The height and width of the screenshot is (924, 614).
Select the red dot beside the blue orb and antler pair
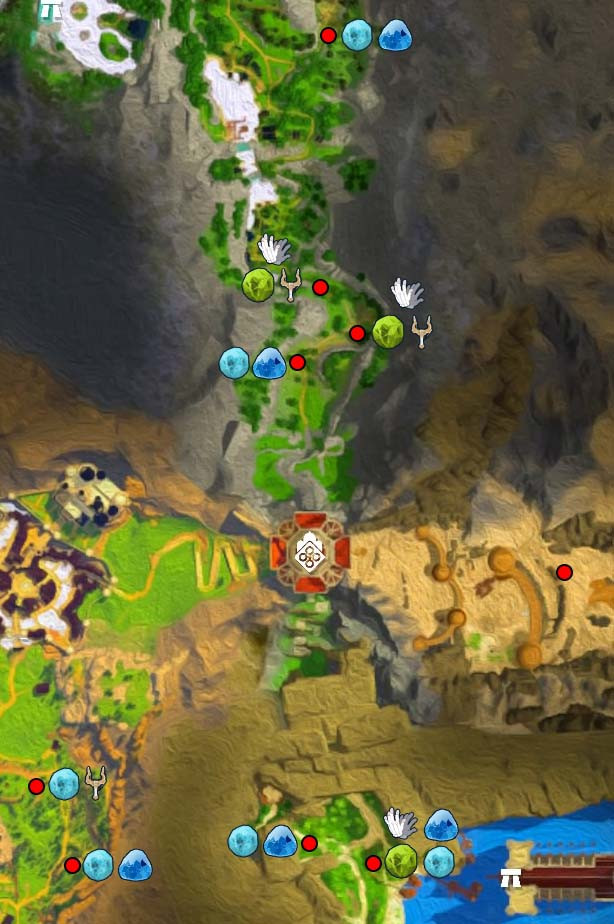[x=37, y=786]
